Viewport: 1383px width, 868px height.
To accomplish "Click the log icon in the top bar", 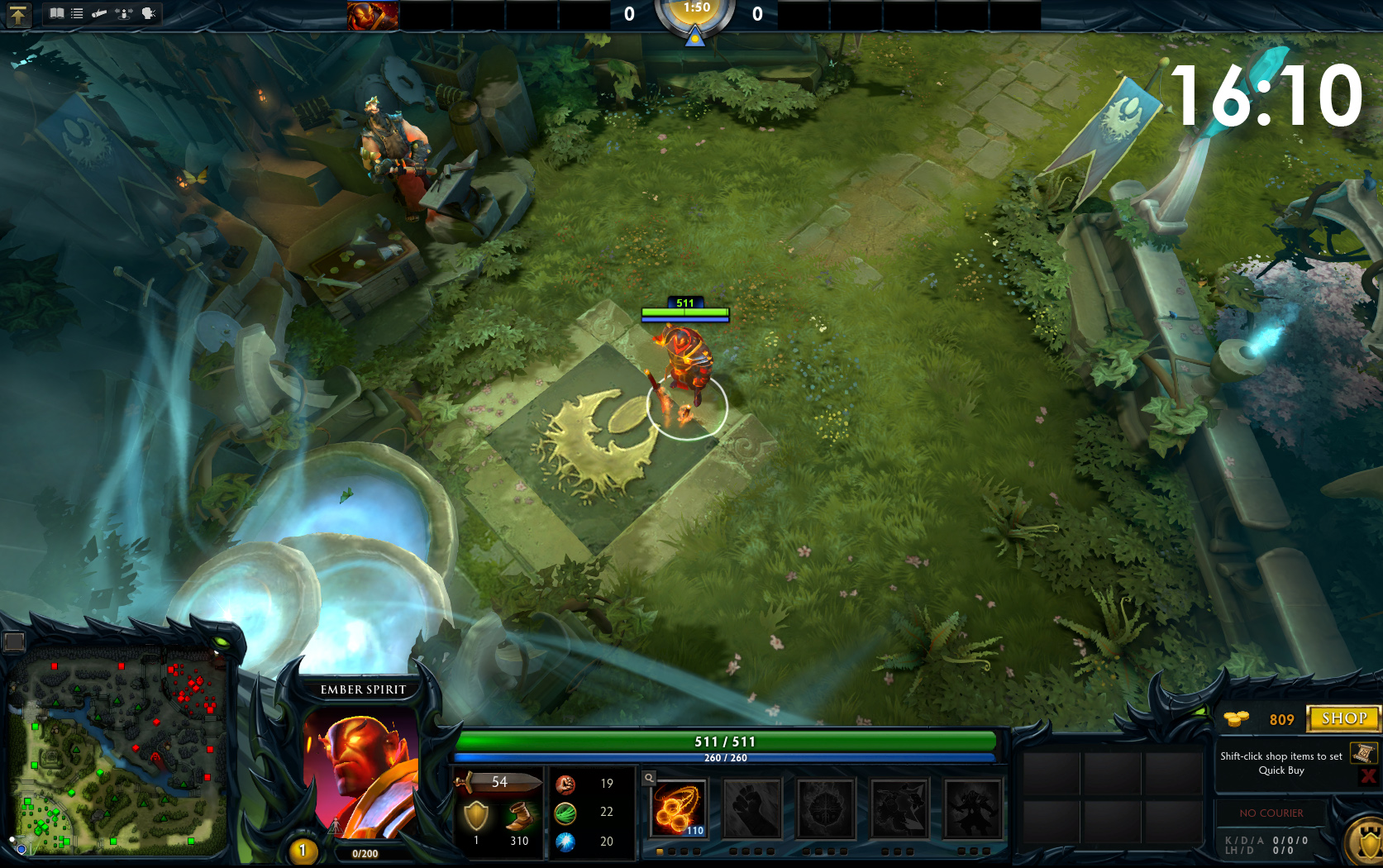I will 99,13.
